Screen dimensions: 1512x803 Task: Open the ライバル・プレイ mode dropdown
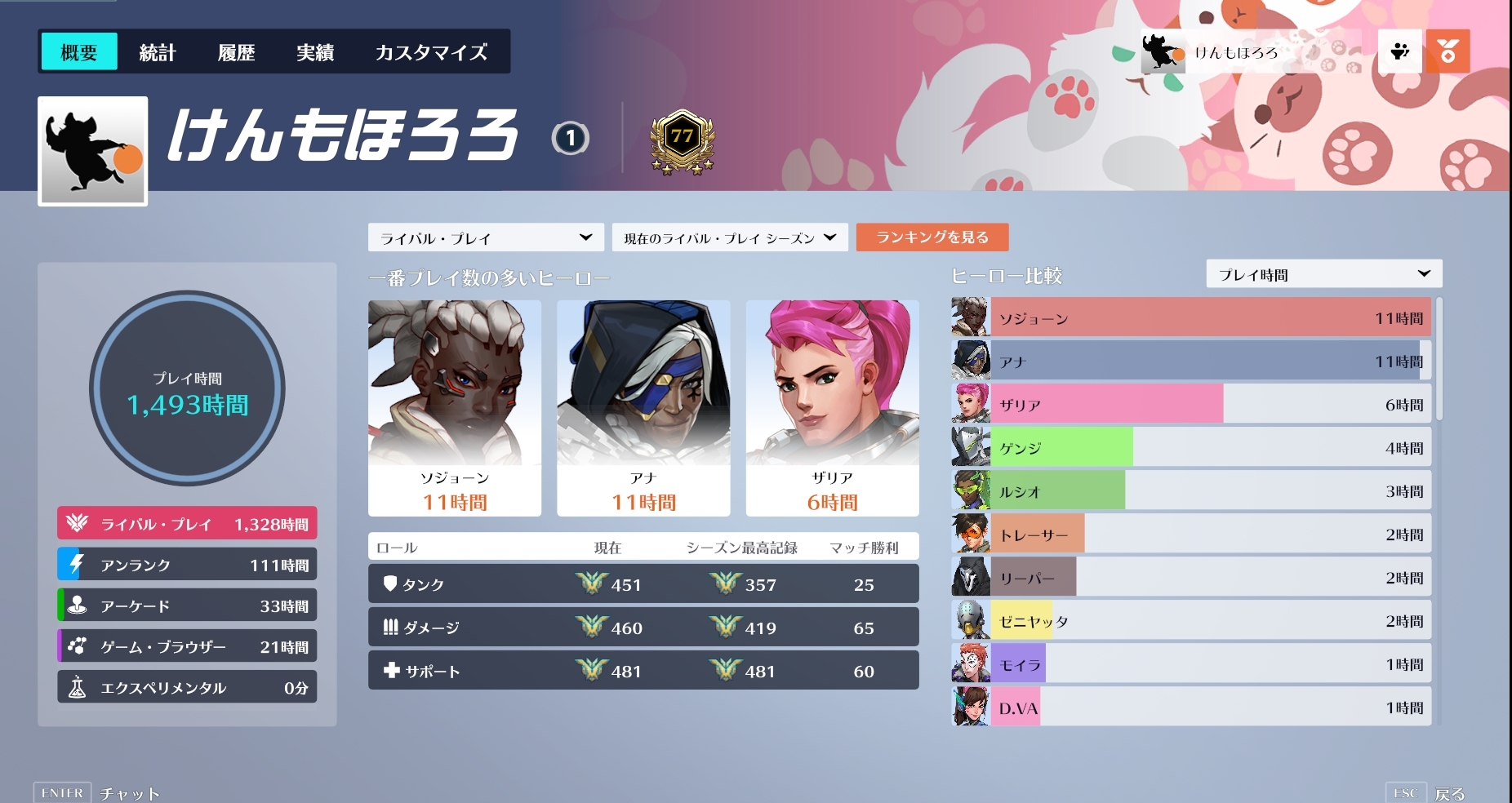click(486, 237)
